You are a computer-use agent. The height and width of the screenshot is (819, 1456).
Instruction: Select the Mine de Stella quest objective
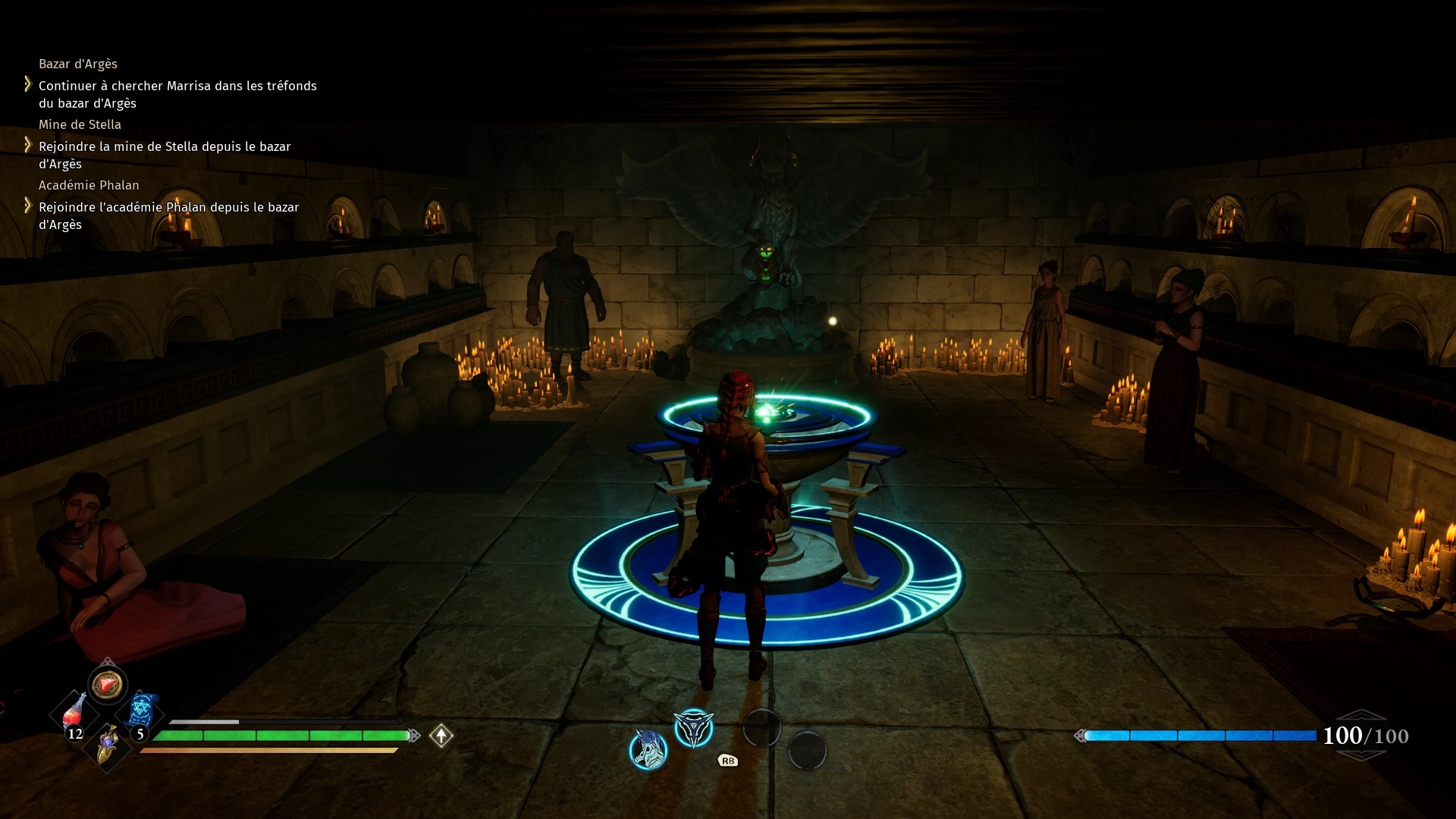(x=165, y=155)
